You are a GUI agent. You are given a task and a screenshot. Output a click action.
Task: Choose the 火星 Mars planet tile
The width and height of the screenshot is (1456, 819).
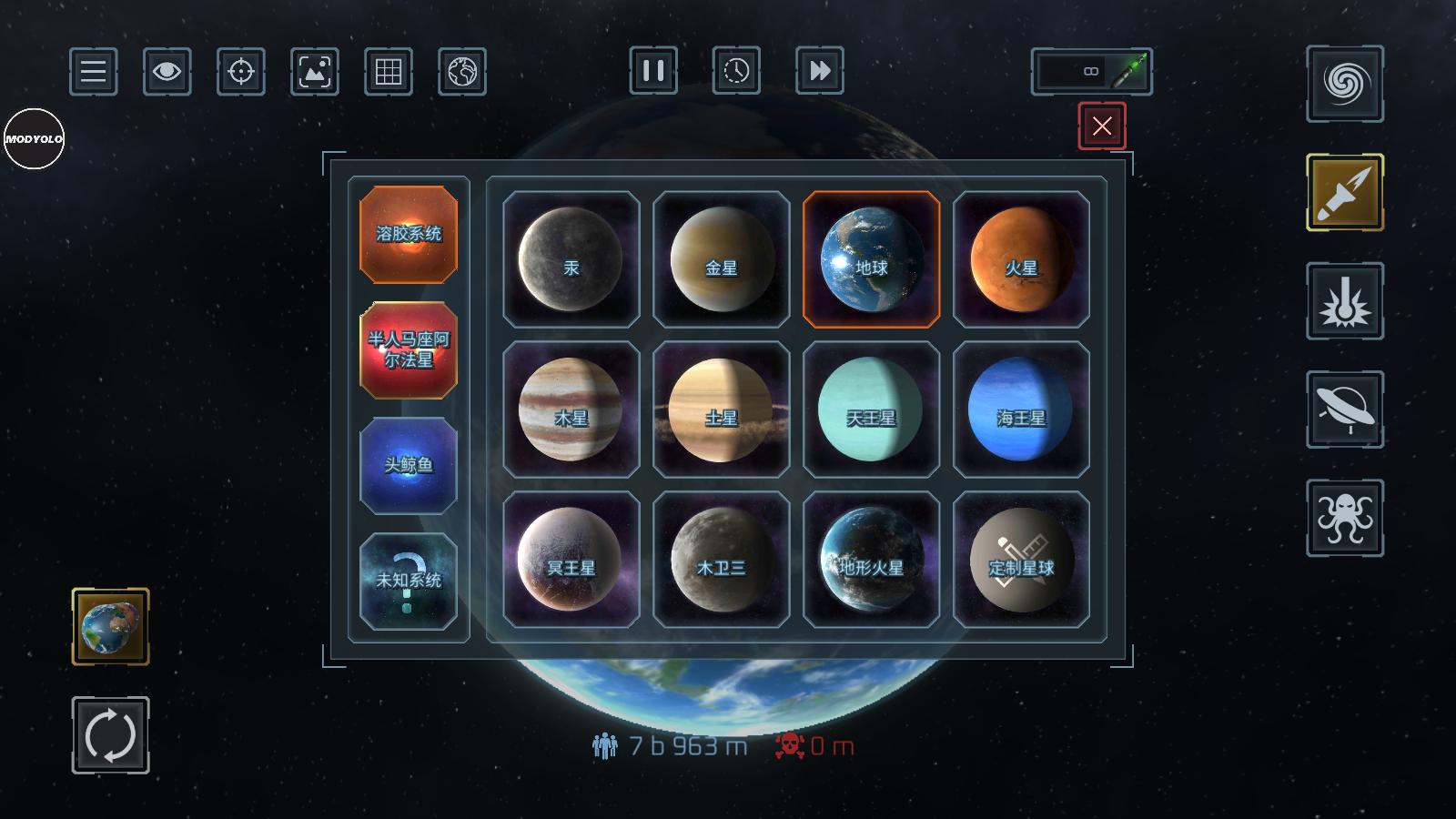pos(1021,259)
